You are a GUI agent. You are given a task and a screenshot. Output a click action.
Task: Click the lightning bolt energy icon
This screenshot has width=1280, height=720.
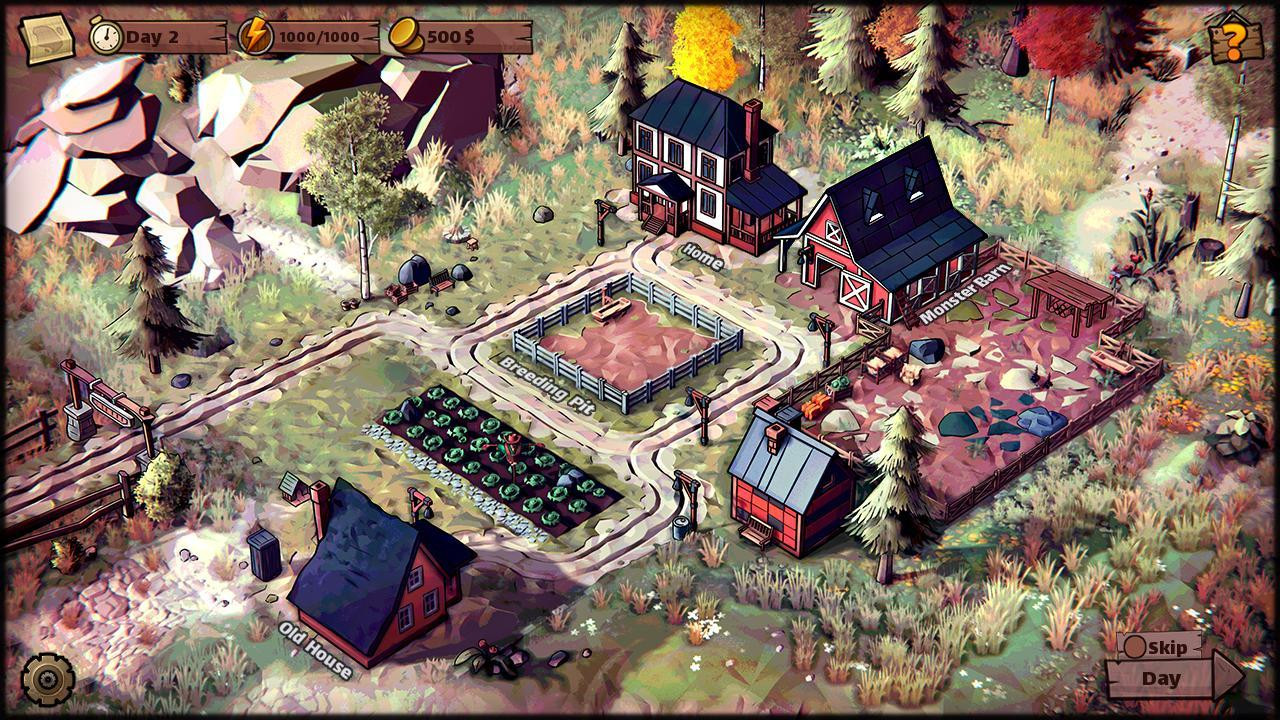pyautogui.click(x=257, y=33)
